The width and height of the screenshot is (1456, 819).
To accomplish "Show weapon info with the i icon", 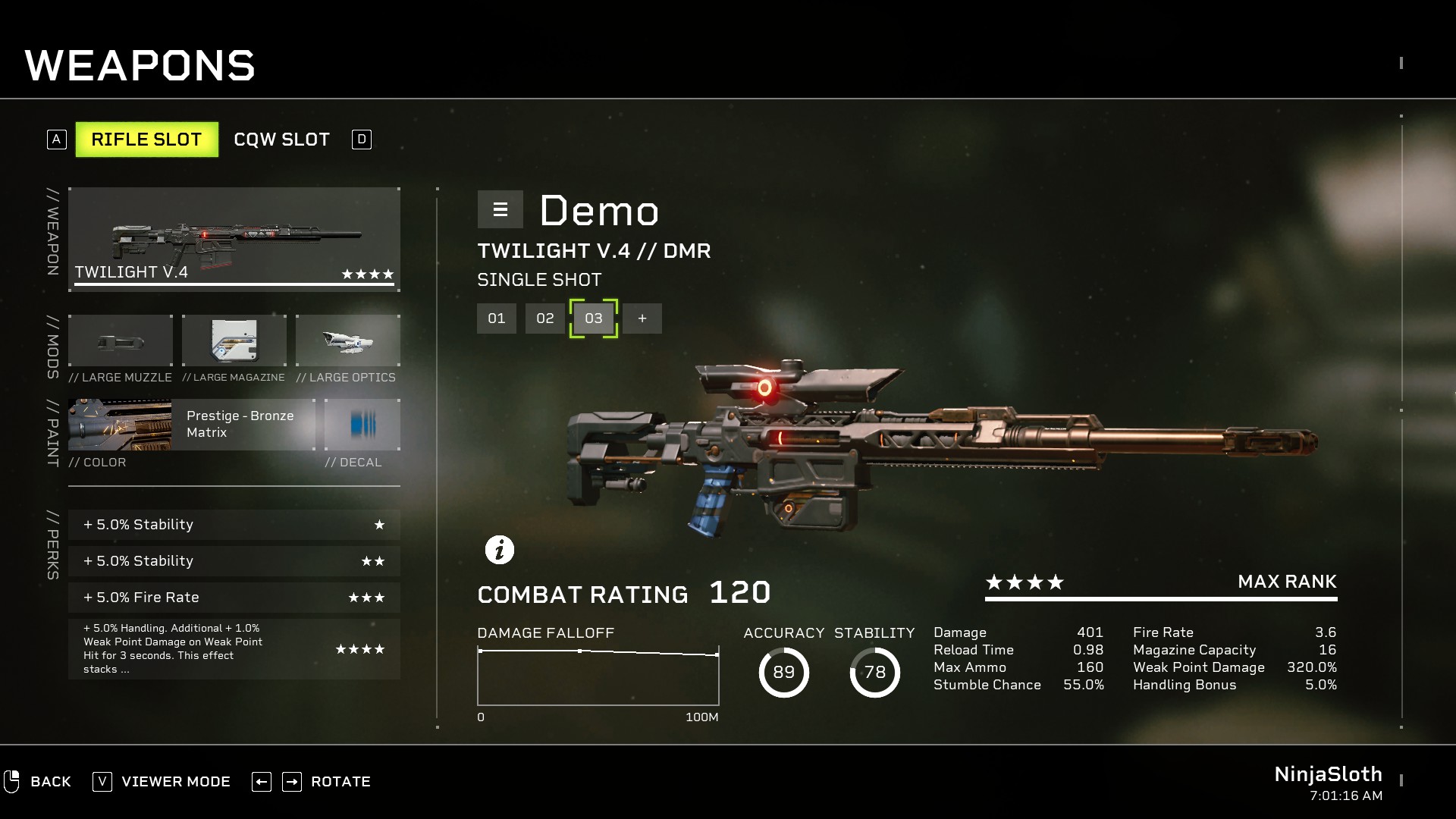I will coord(500,550).
